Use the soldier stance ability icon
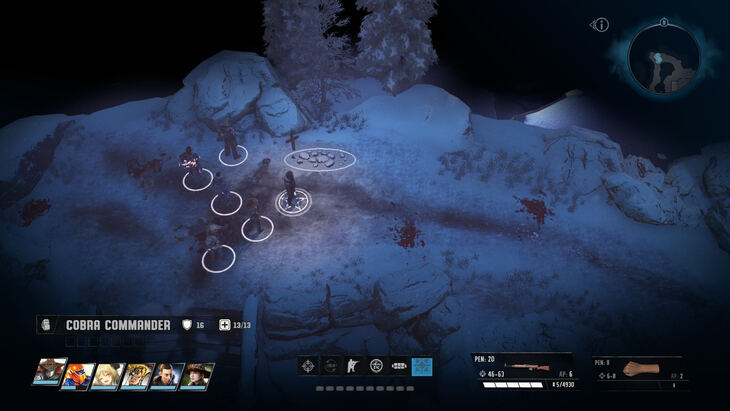 pos(353,366)
